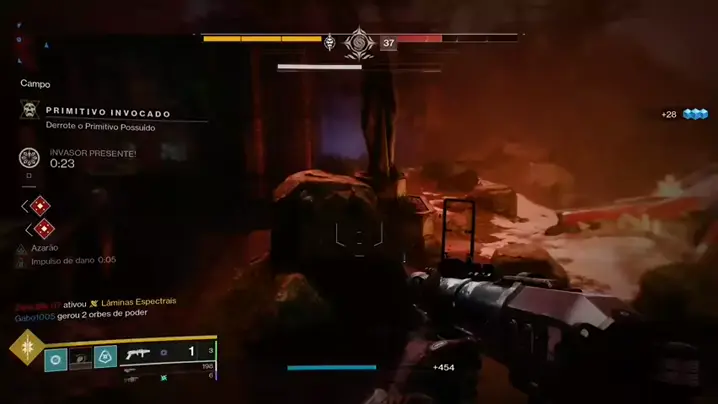Activate the class ability icon
718x404 pixels.
click(105, 356)
